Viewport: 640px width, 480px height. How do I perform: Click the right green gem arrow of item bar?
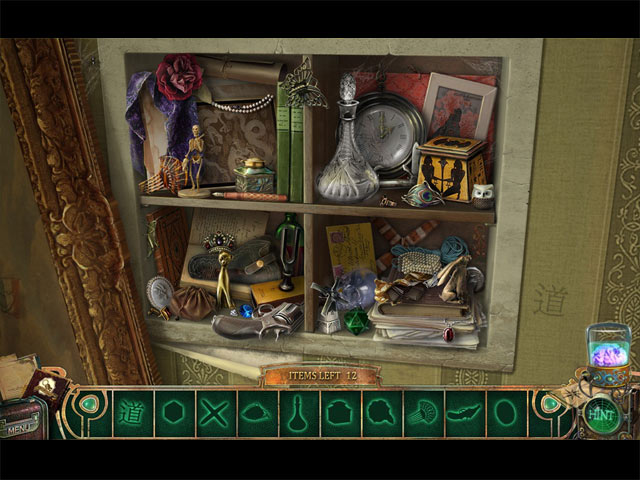(x=548, y=406)
